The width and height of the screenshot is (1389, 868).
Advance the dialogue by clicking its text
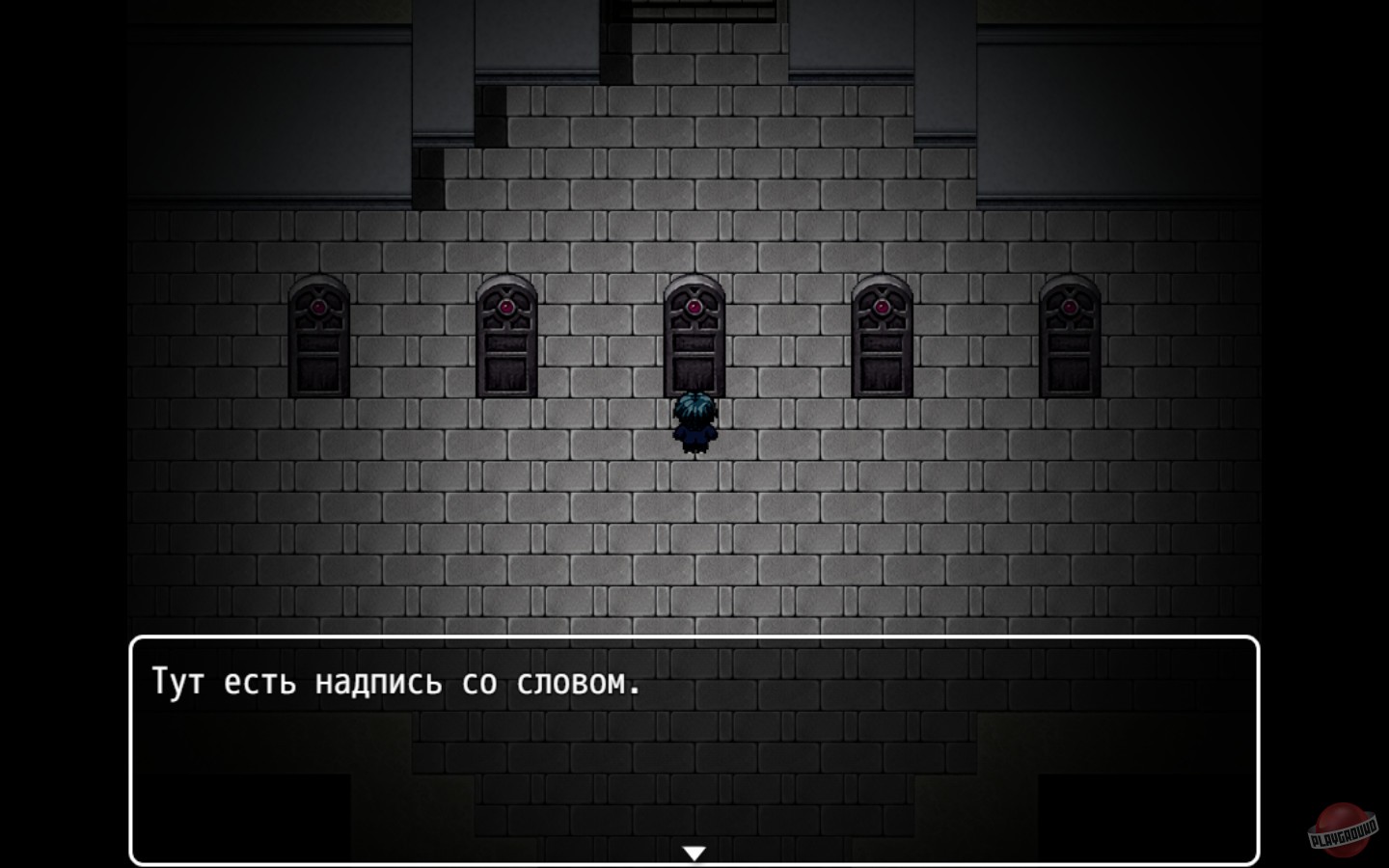point(395,681)
